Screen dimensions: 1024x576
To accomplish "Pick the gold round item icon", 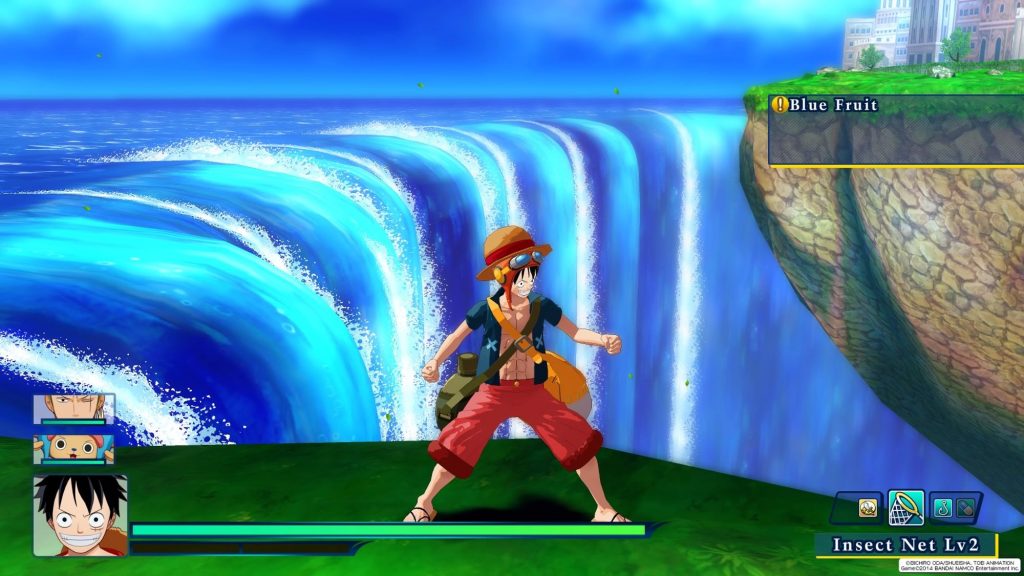I will coord(869,508).
